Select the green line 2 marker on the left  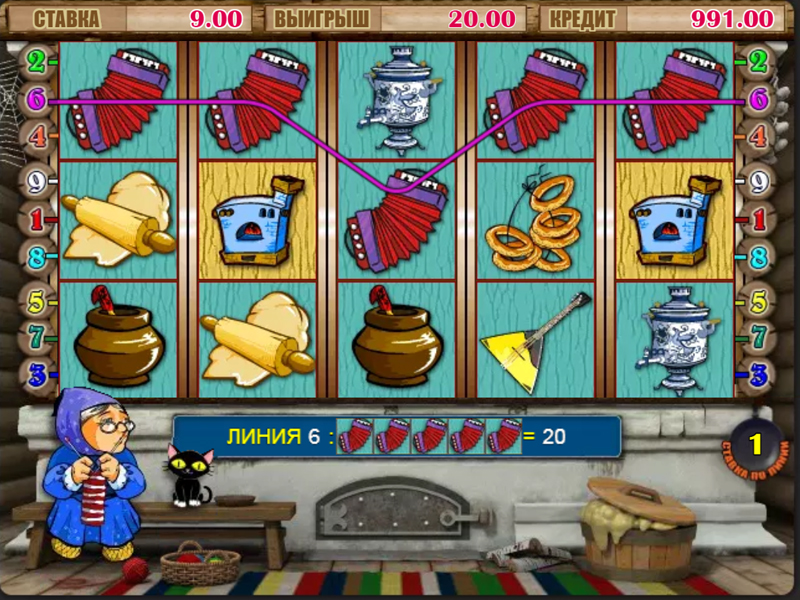[x=37, y=62]
